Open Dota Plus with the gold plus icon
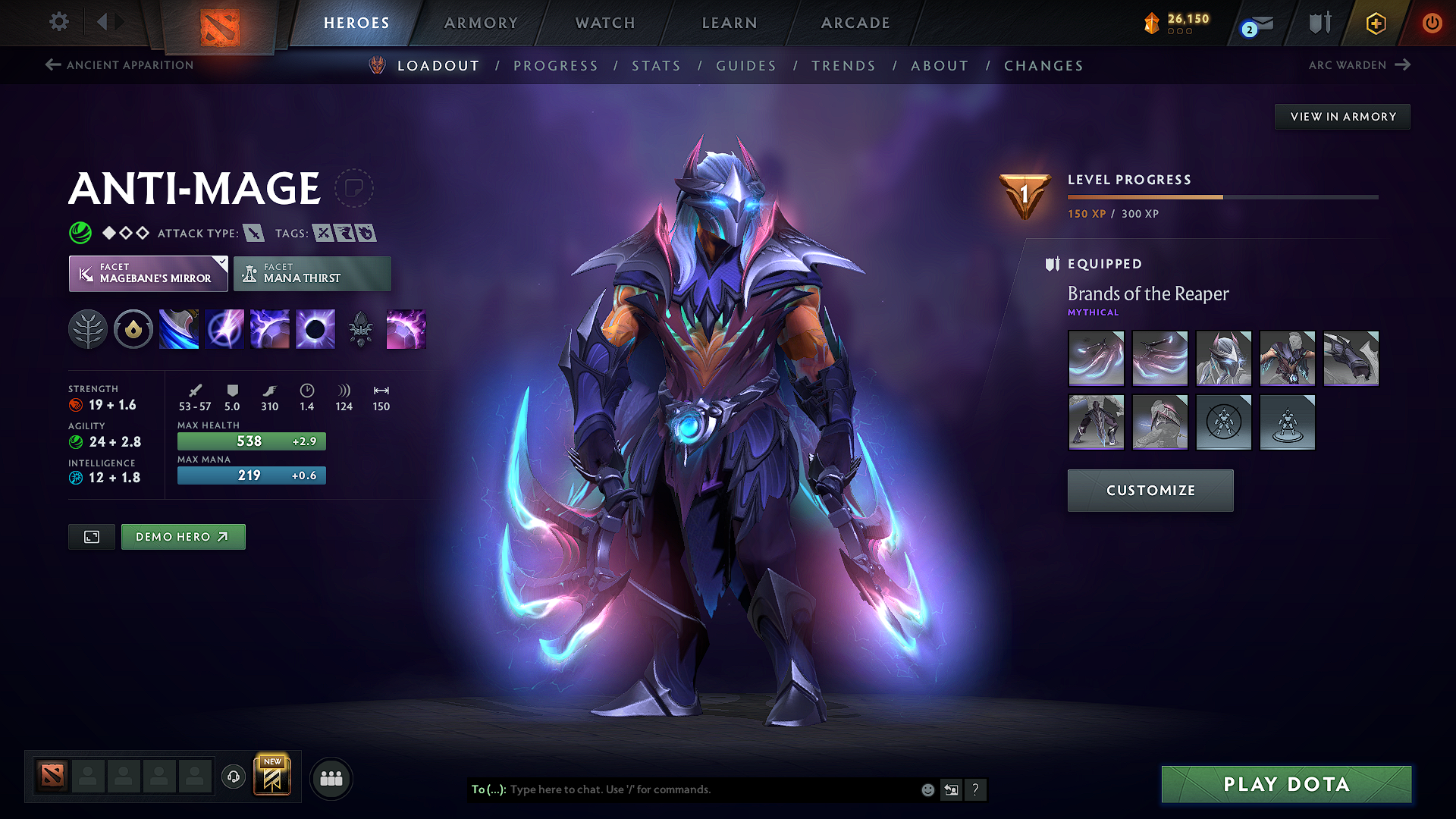This screenshot has width=1456, height=819. click(x=1375, y=23)
